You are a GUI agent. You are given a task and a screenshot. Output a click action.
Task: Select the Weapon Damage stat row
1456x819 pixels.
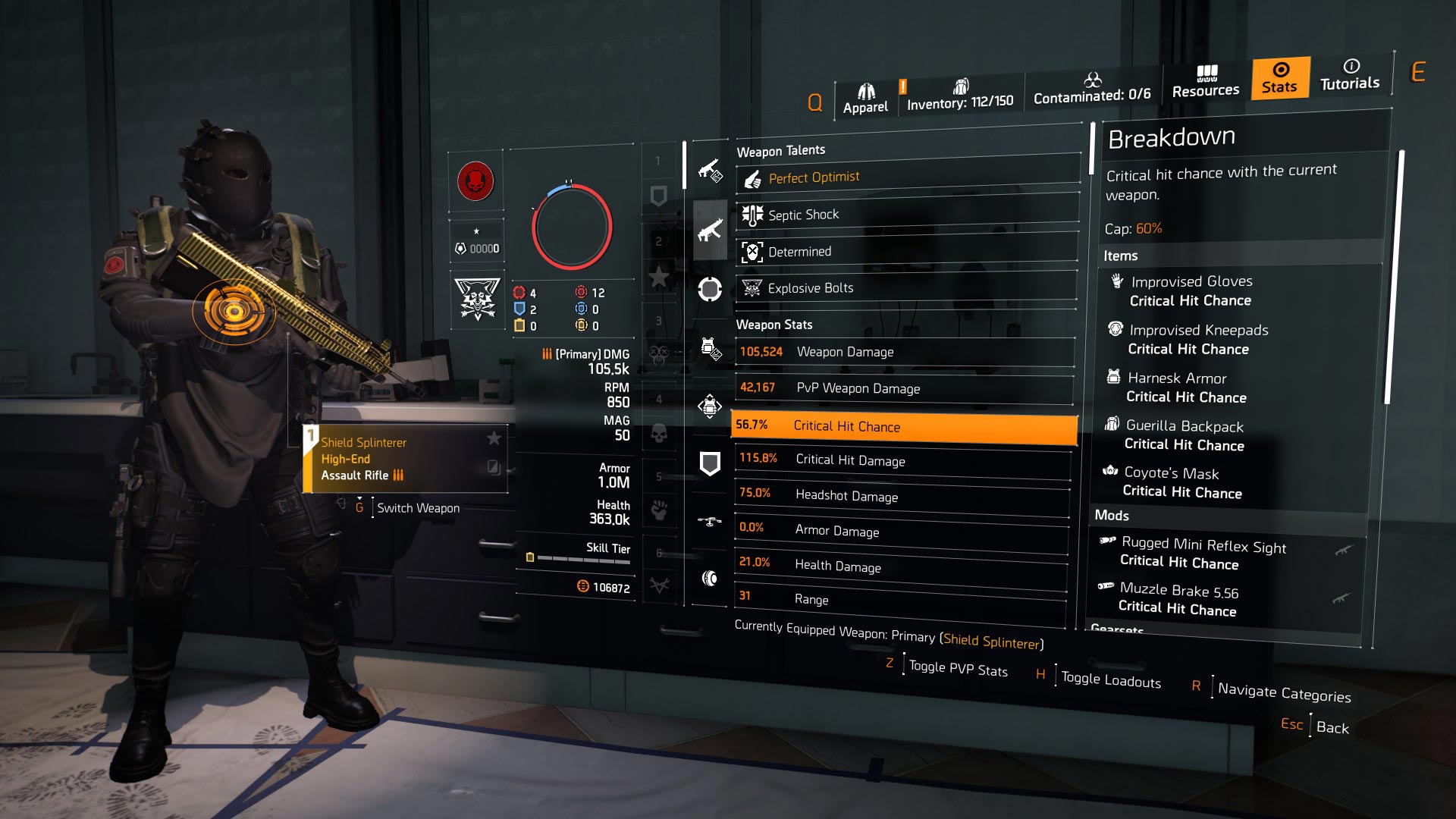pos(904,352)
